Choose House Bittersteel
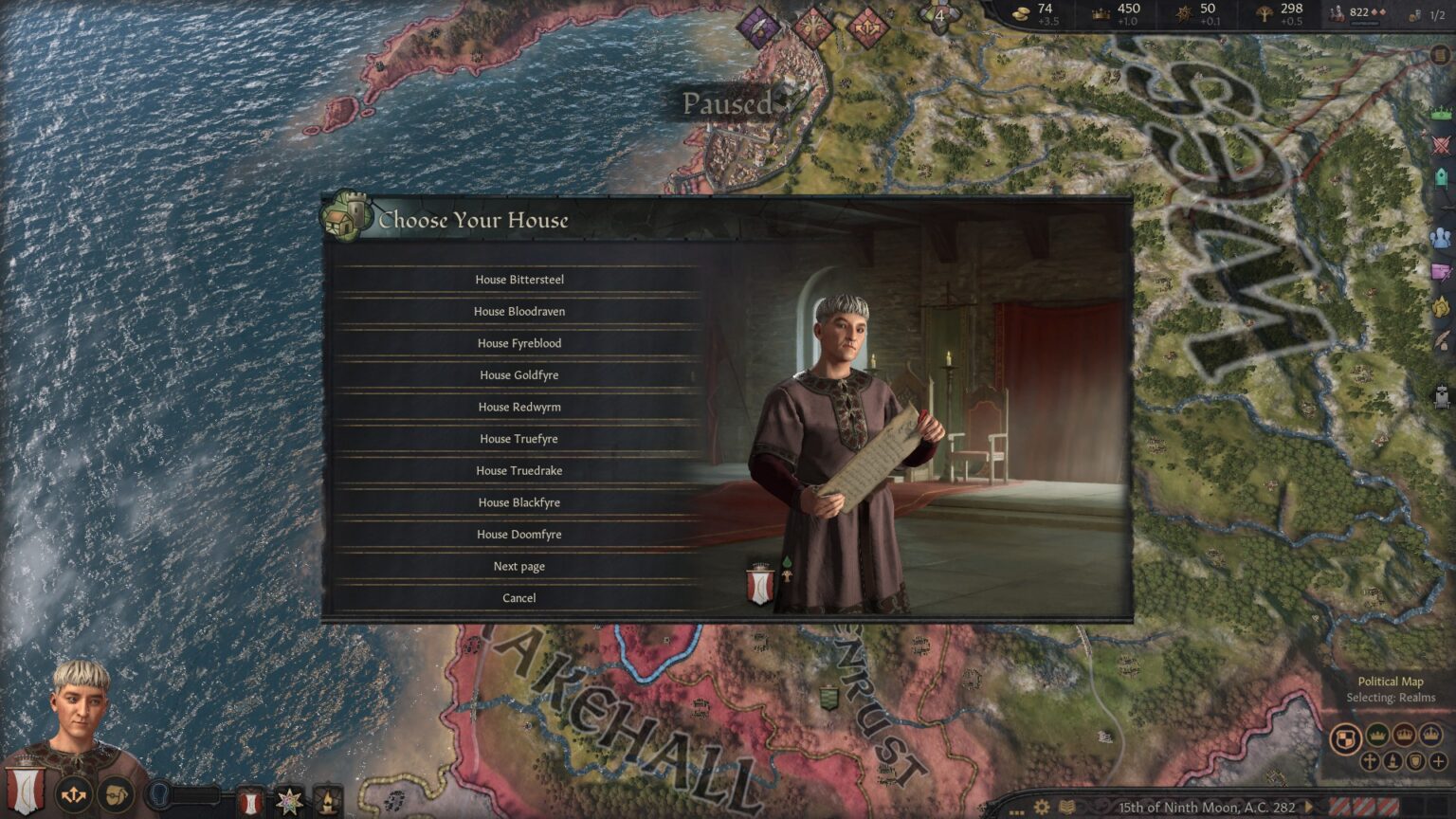 coord(519,280)
